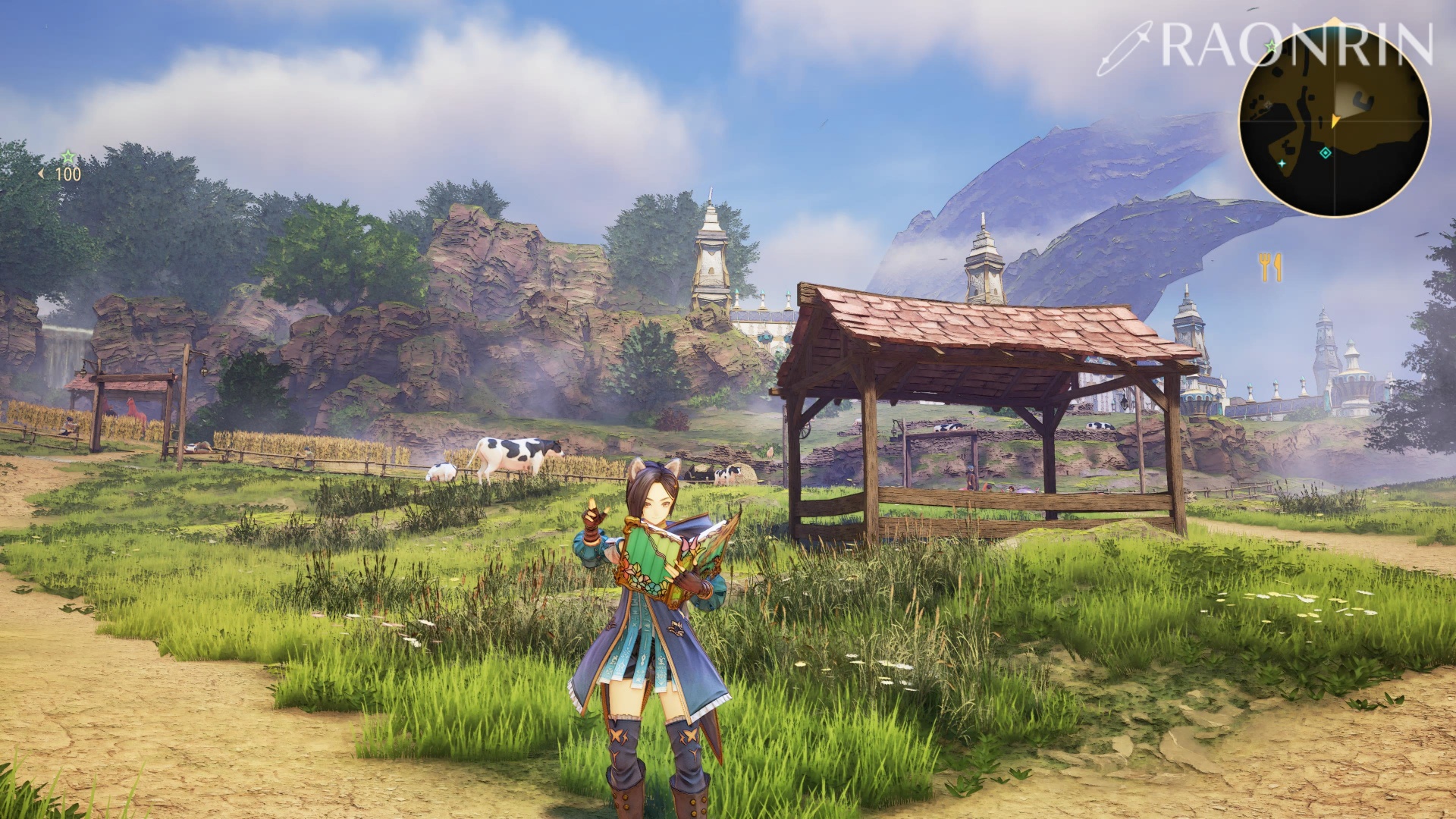The width and height of the screenshot is (1456, 819).
Task: Select the small teal sparkle on minimap
Action: point(1282,163)
